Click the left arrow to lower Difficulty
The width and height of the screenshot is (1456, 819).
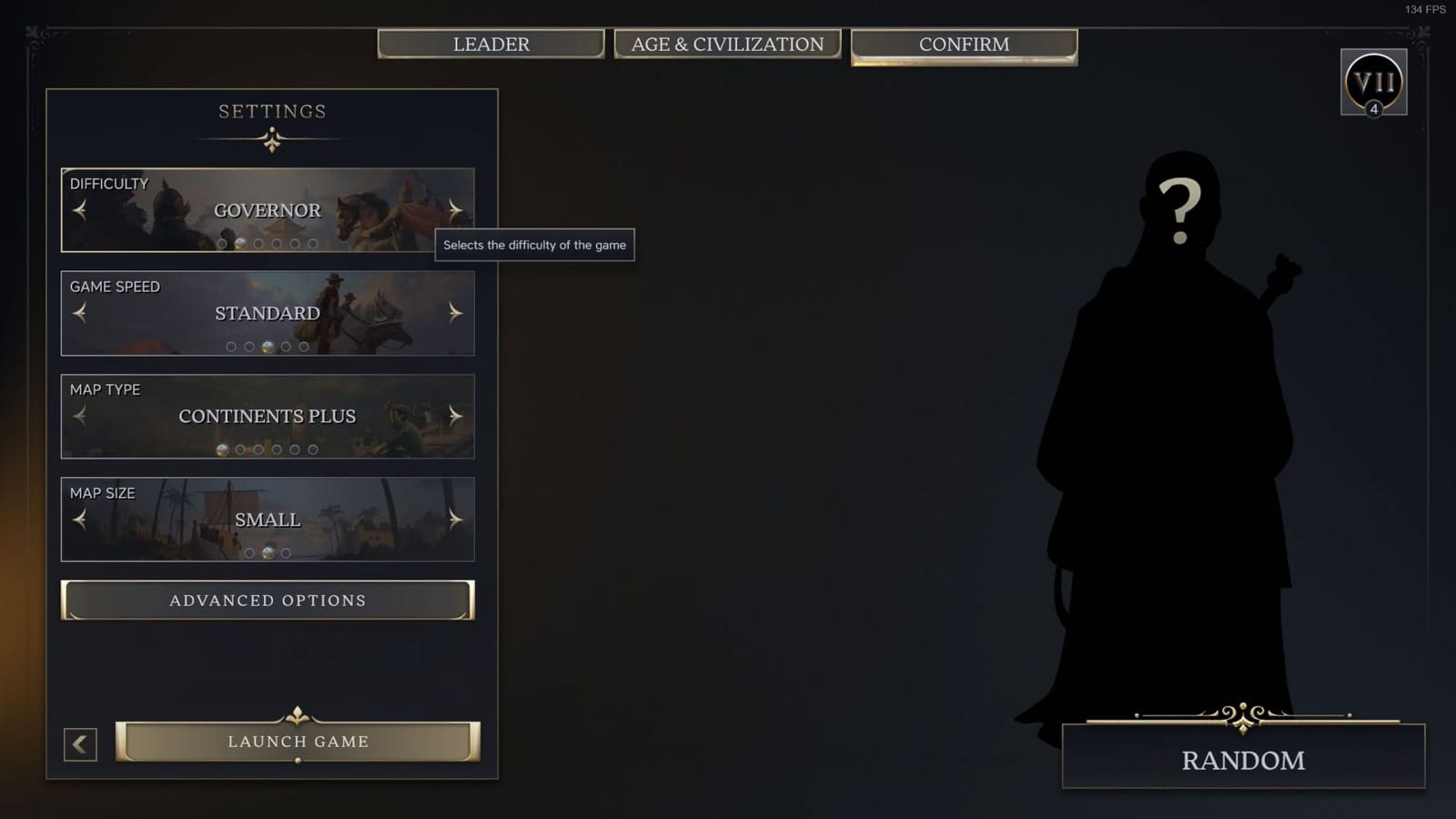coord(80,210)
